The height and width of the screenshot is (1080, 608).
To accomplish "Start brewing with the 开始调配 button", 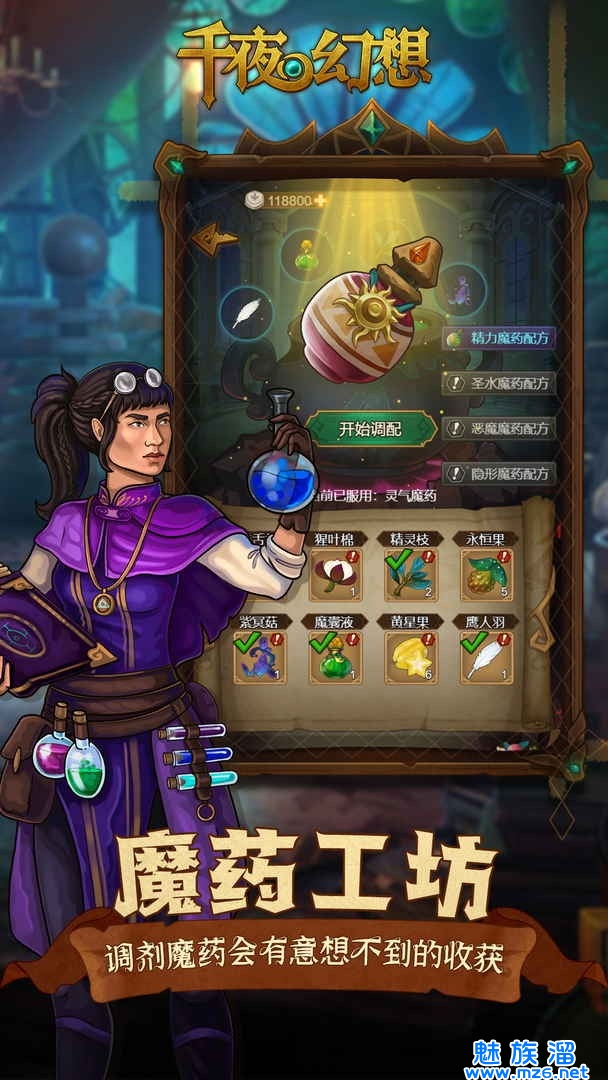I will pos(369,429).
